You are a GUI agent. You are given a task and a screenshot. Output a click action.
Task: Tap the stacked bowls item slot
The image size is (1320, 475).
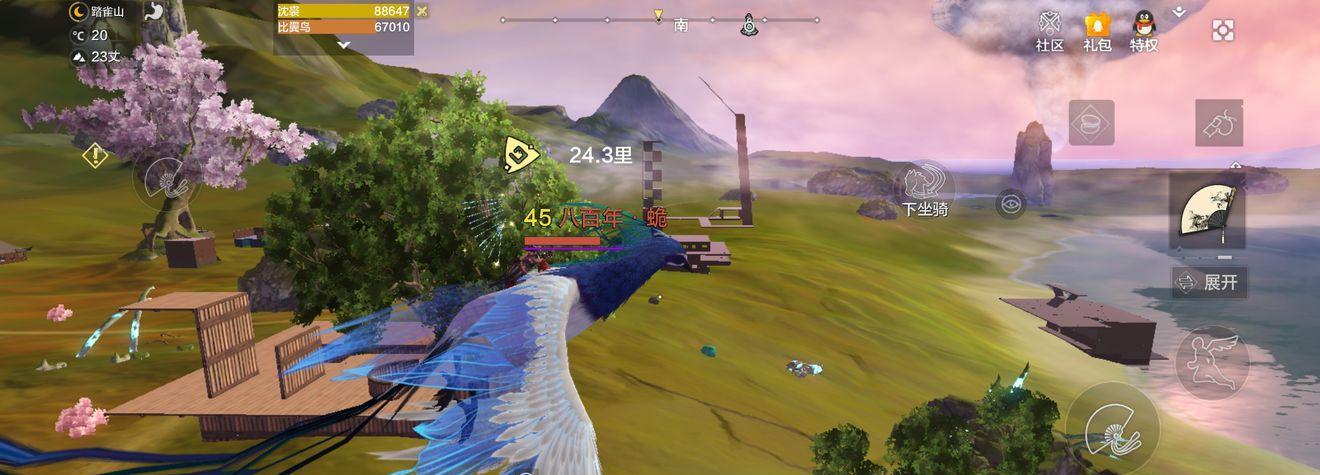coord(1091,123)
